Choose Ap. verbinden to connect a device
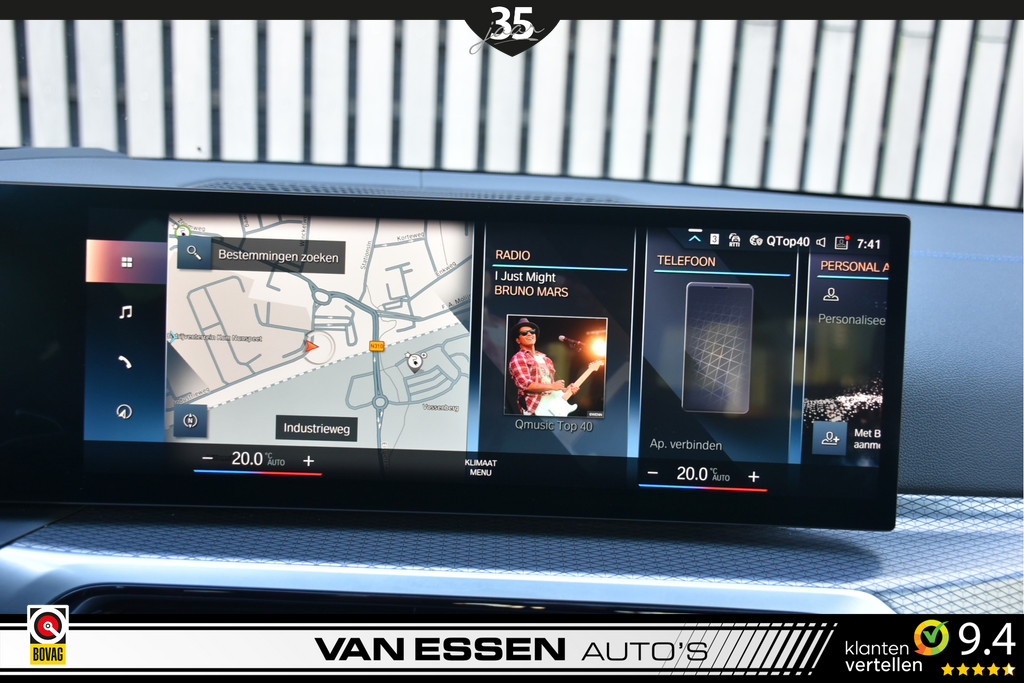 click(x=686, y=445)
